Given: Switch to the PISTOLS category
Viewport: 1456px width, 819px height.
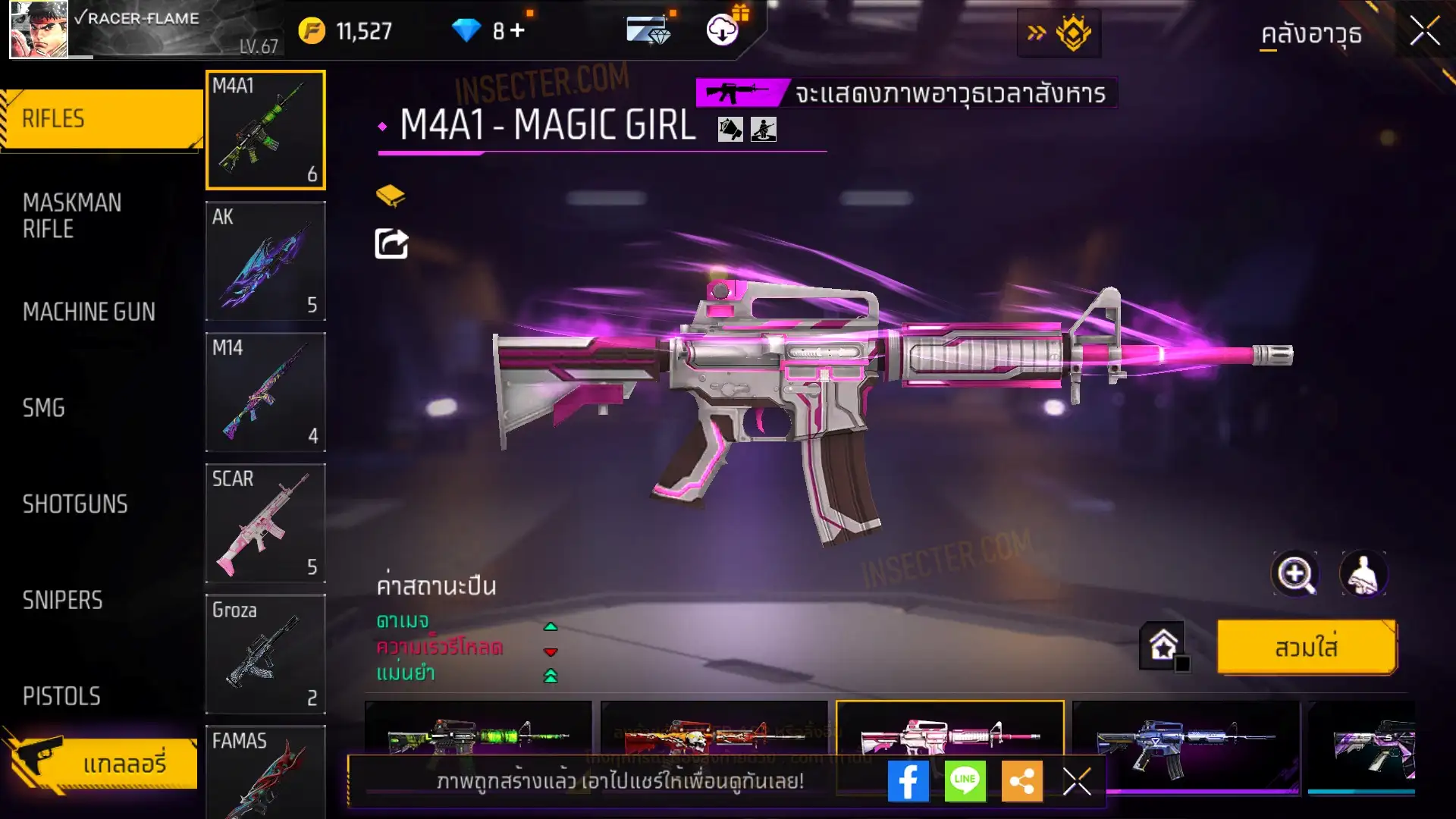Looking at the screenshot, I should pyautogui.click(x=61, y=696).
